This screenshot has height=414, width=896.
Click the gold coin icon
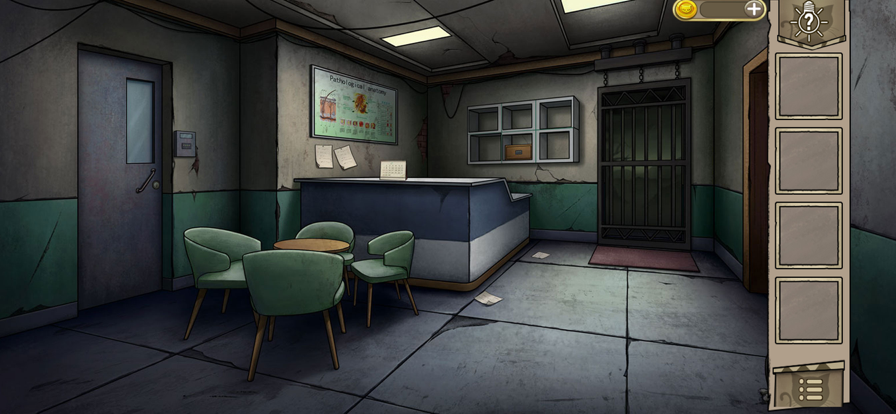pyautogui.click(x=686, y=10)
